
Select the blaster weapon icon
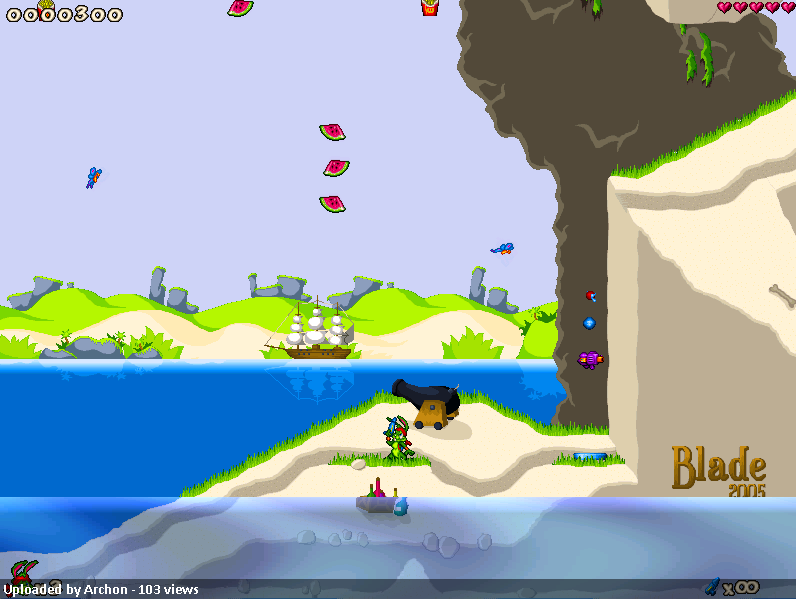(712, 585)
